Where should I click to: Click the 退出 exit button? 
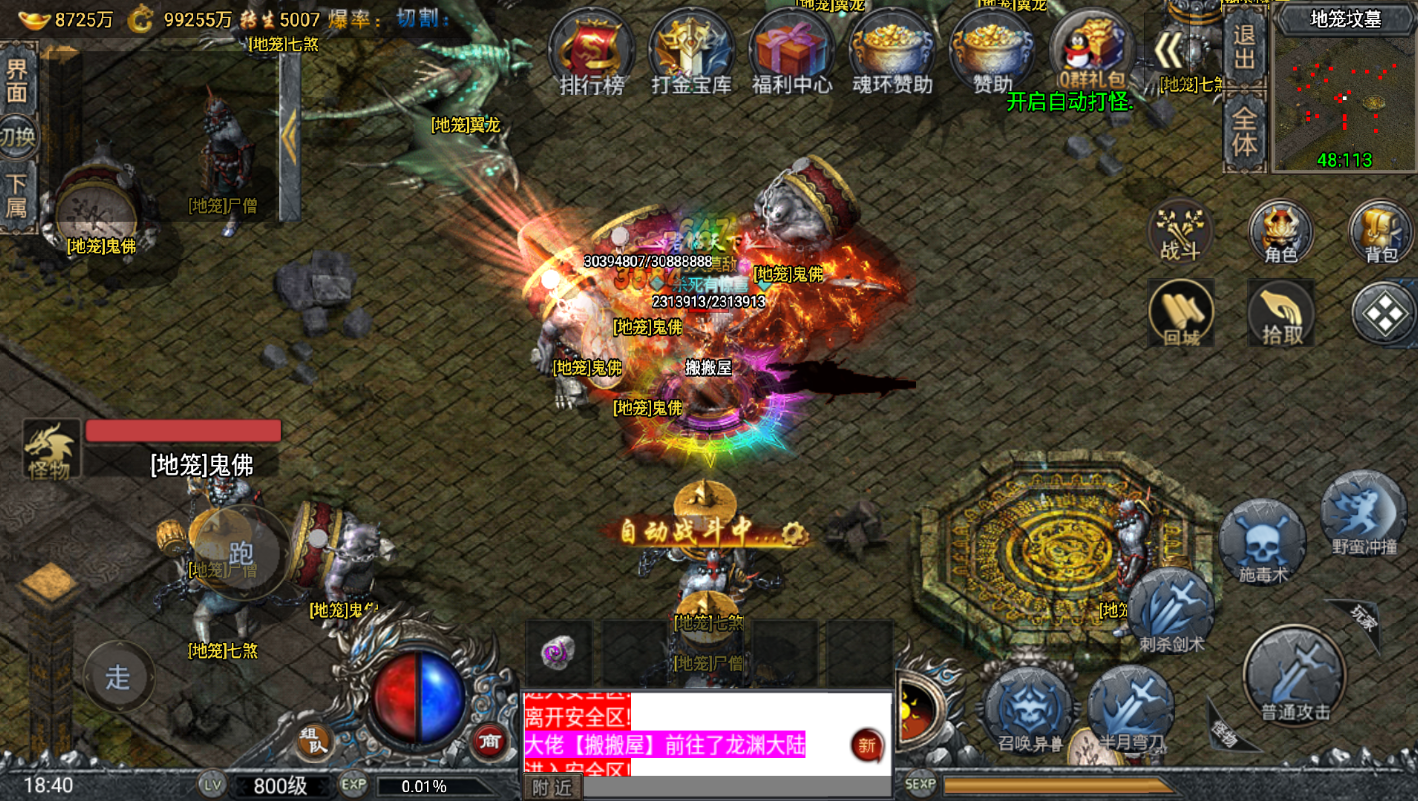coord(1244,47)
